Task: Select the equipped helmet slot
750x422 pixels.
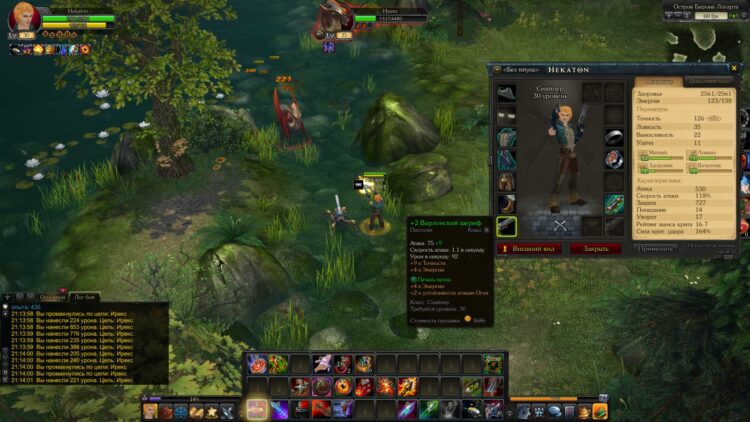Action: pos(508,93)
